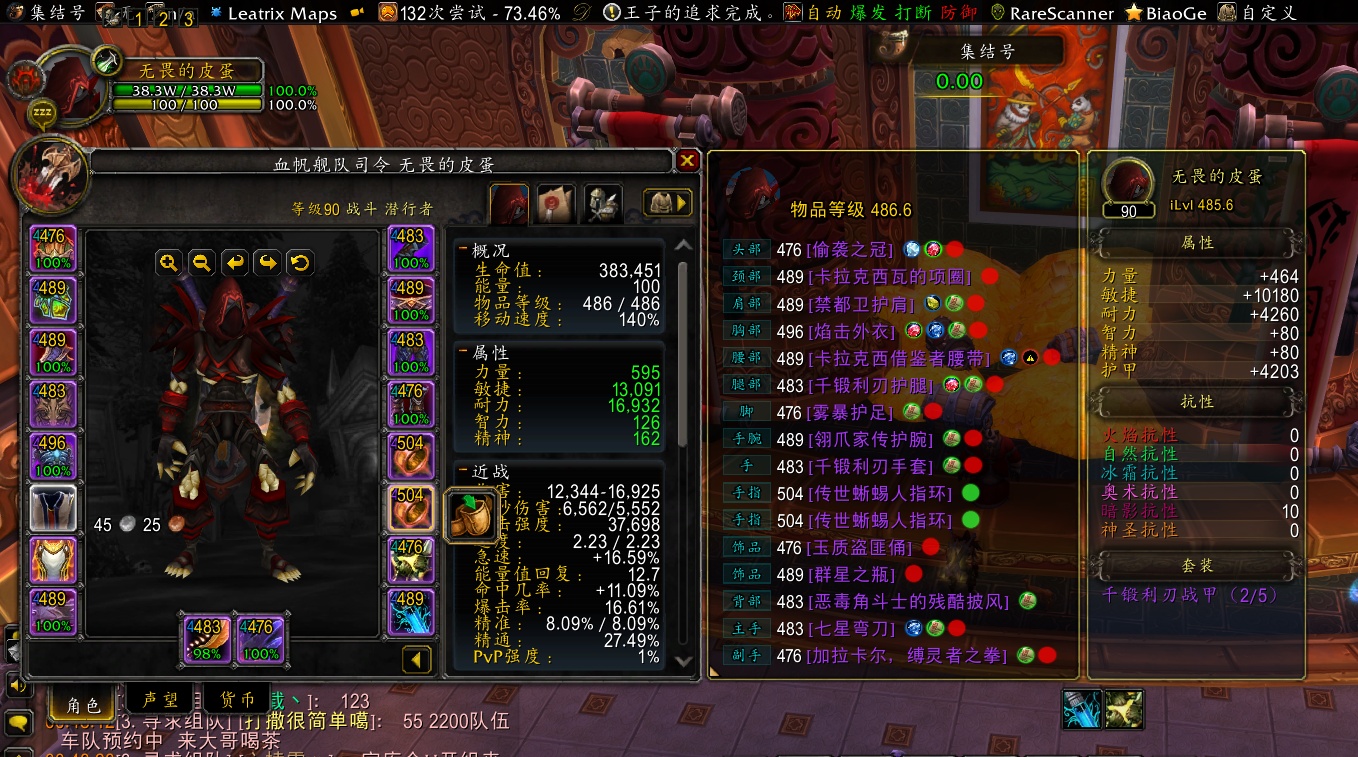The width and height of the screenshot is (1358, 757).
Task: Select the helmet equipment slot in the top-left
Action: pos(52,245)
